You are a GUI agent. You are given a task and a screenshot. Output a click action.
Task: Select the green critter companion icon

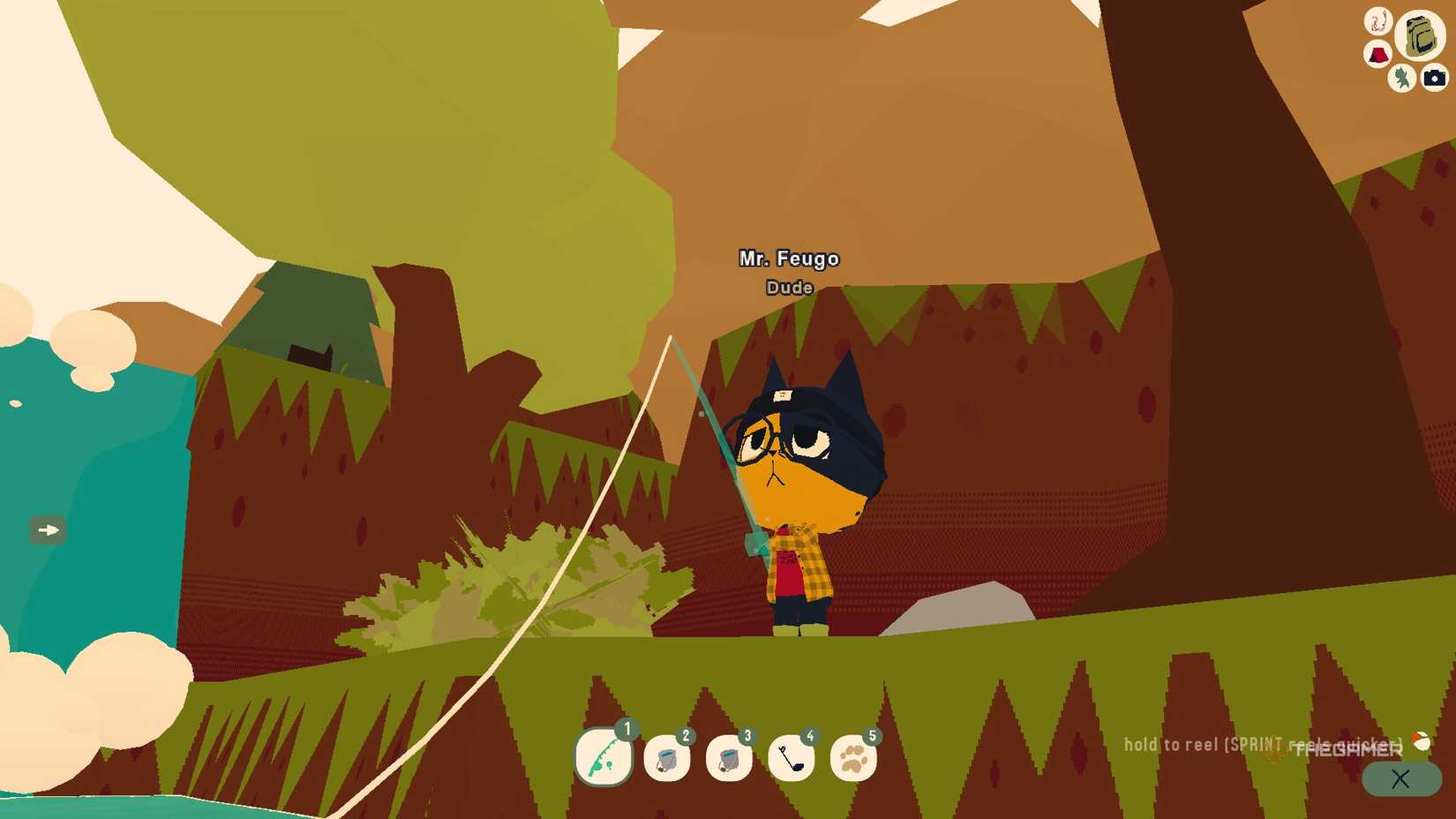click(x=1401, y=79)
